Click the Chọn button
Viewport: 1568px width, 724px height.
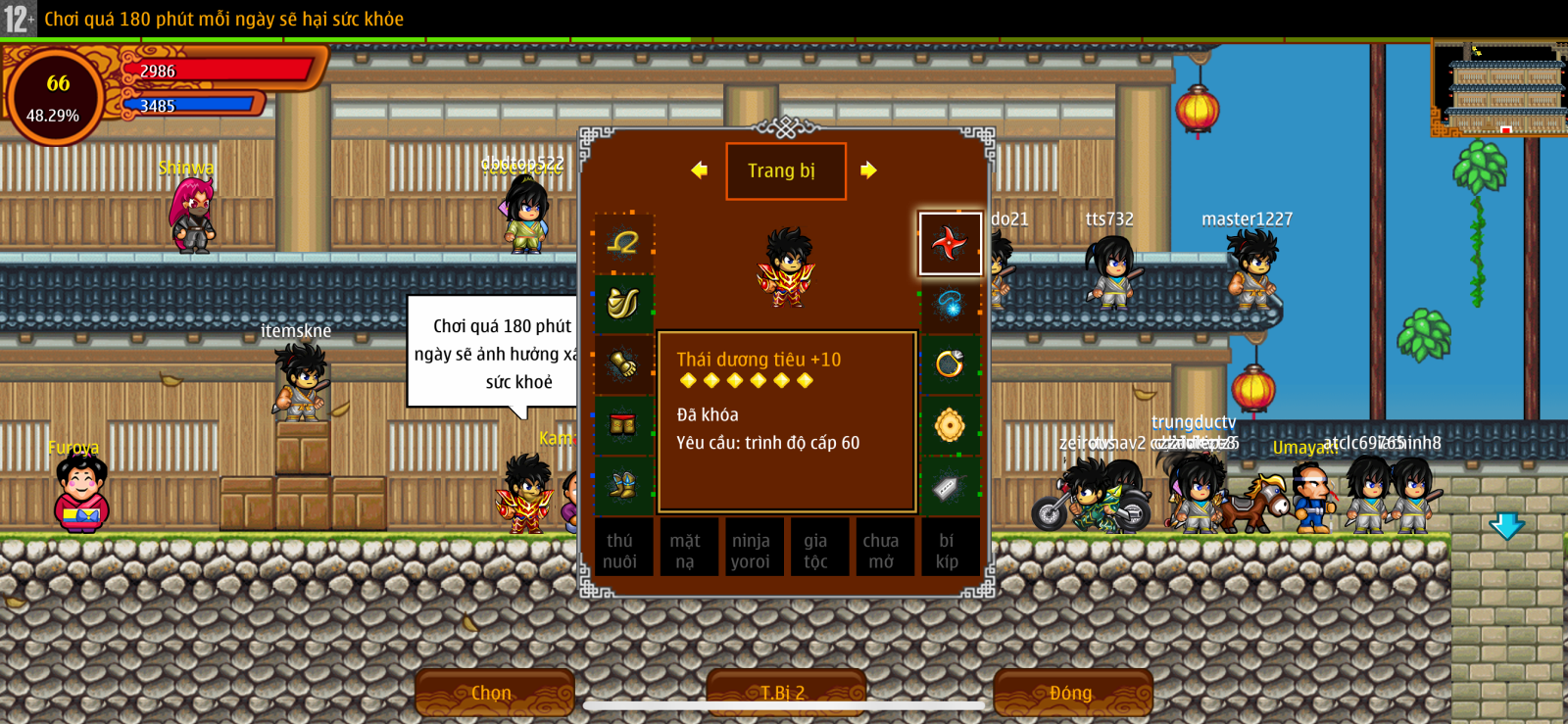pos(493,693)
